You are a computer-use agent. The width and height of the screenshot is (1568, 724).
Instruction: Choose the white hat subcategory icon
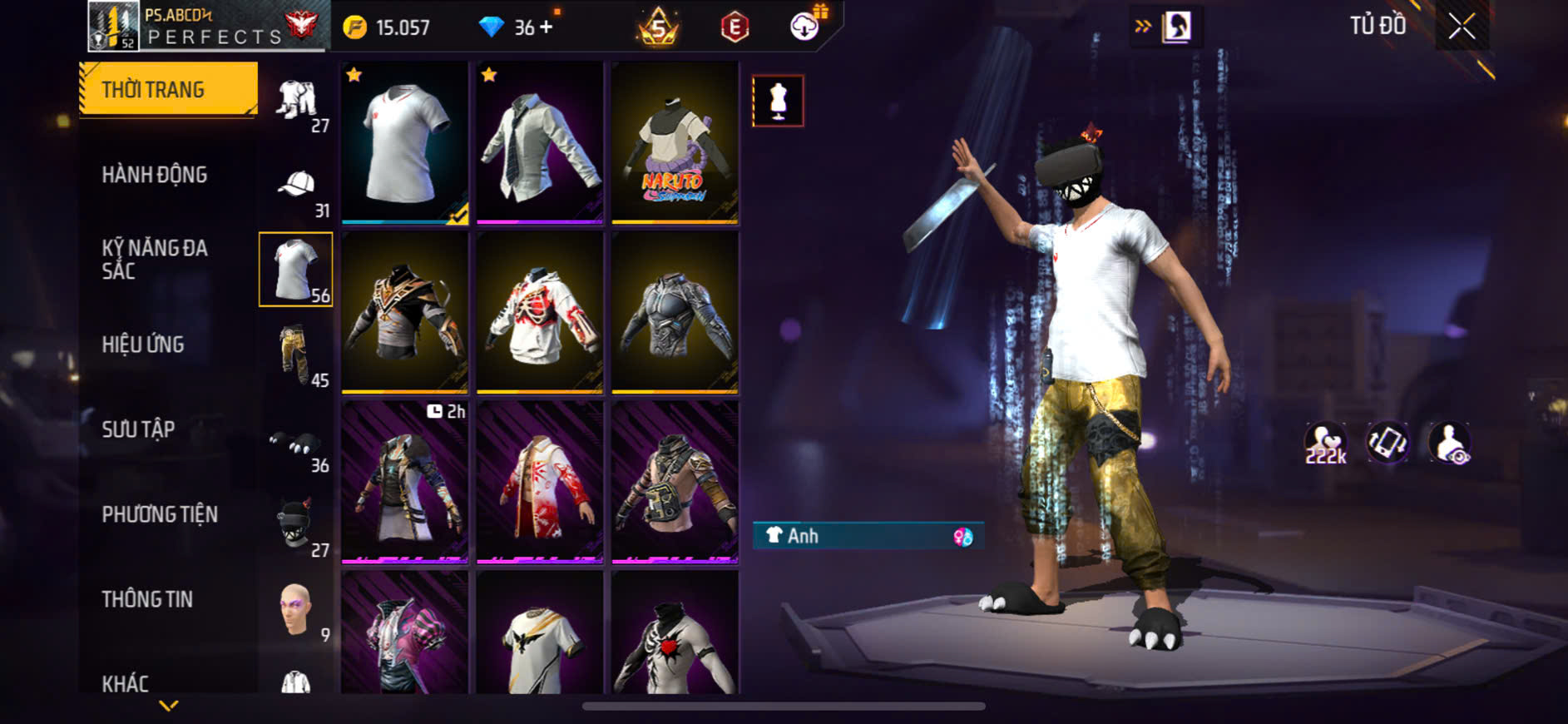click(x=297, y=186)
